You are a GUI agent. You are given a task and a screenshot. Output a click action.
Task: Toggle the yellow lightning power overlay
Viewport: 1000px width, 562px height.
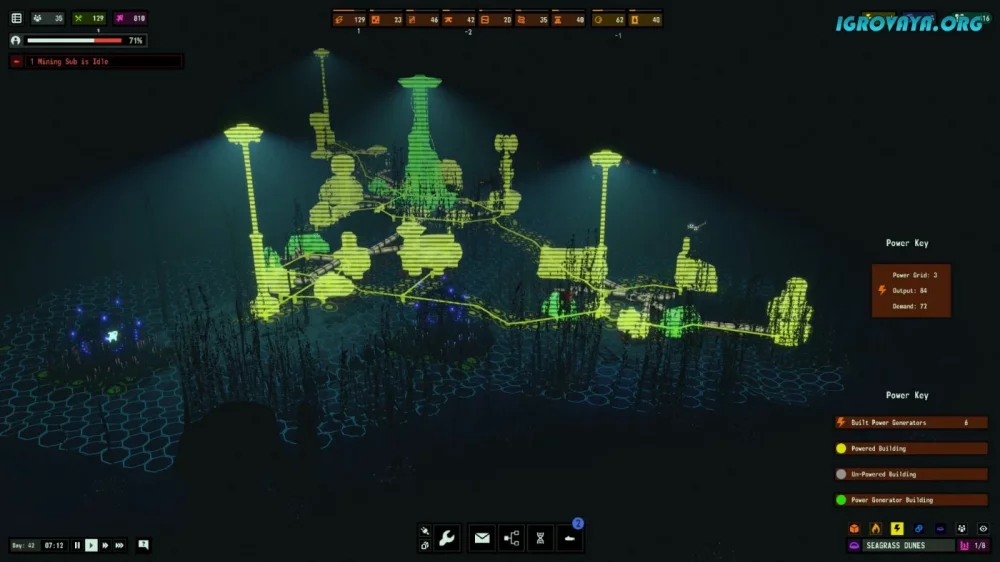coord(897,528)
